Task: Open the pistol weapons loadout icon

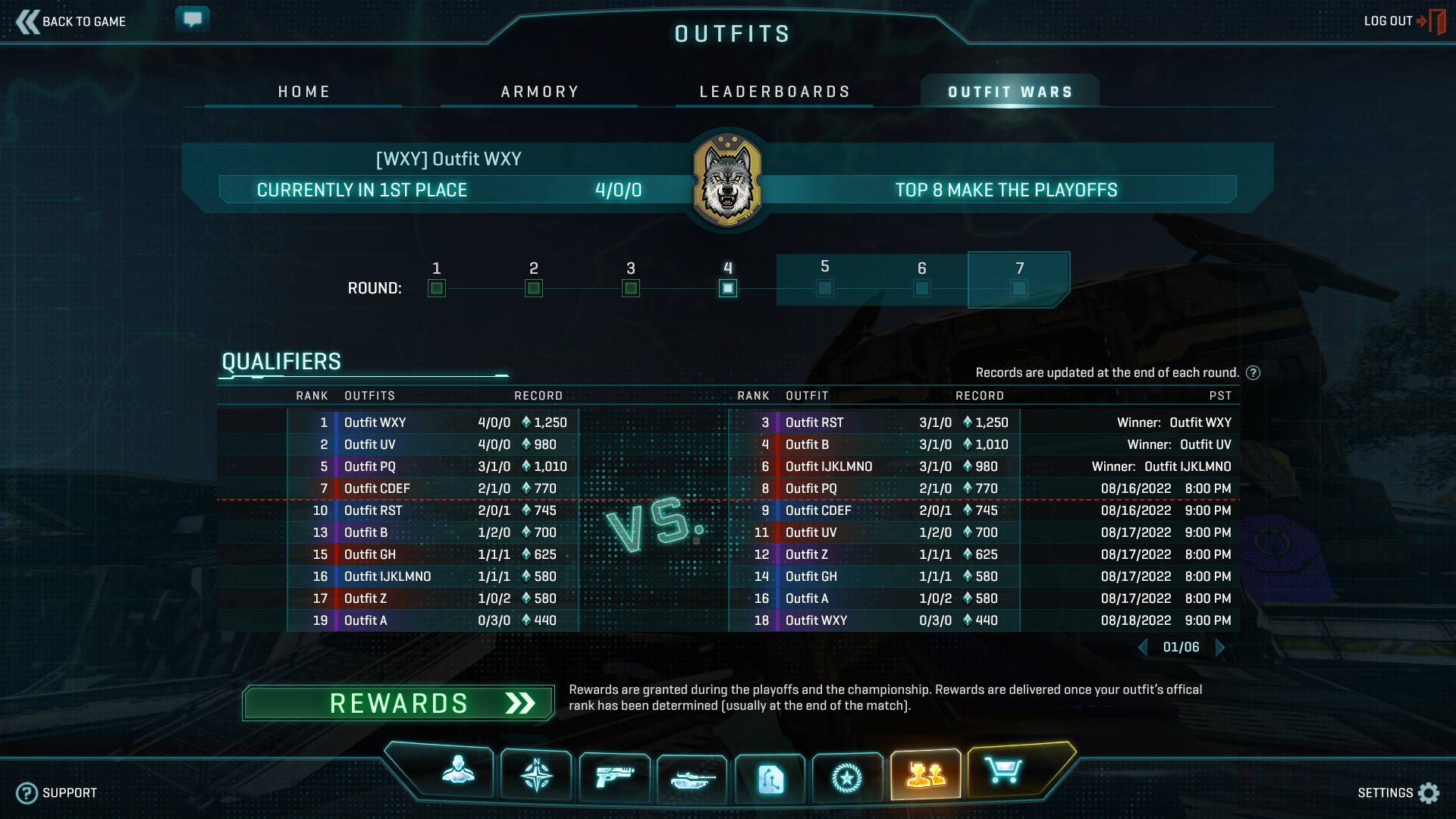Action: [x=614, y=777]
